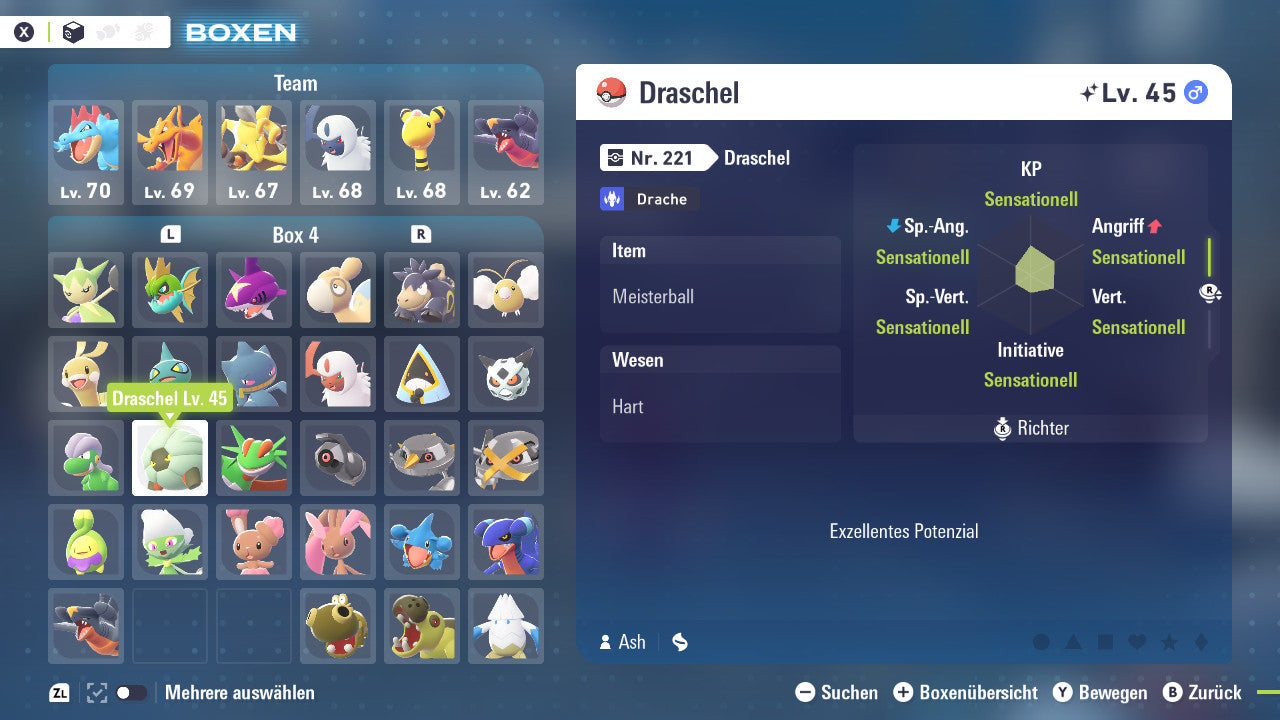The width and height of the screenshot is (1280, 720).
Task: Toggle the star marker for Draschel
Action: 1167,641
